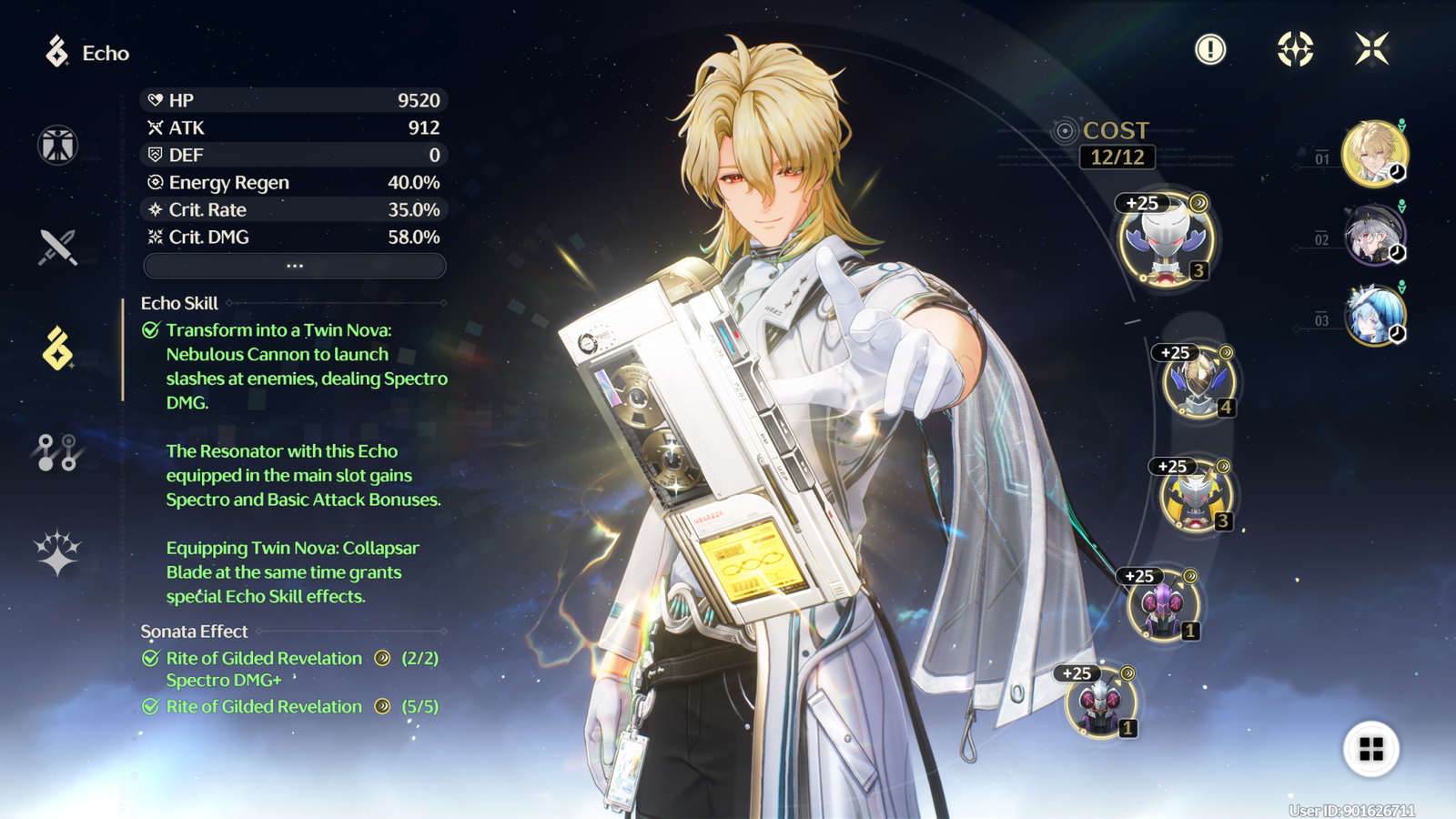Select the highlighted Echo tab
Viewport: 1456px width, 819px height.
click(x=57, y=349)
